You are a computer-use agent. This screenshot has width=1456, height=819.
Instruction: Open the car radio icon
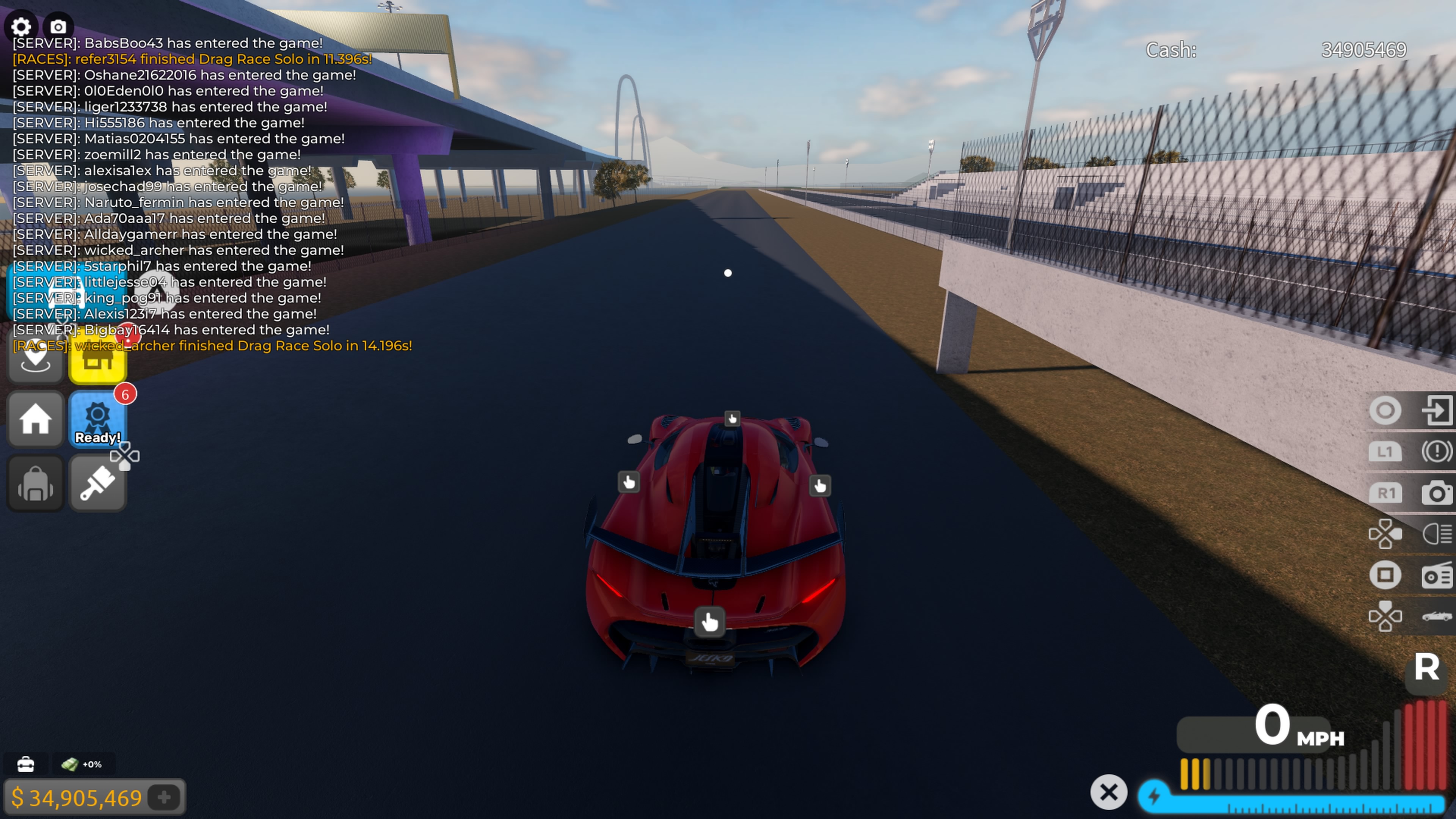click(x=1436, y=576)
